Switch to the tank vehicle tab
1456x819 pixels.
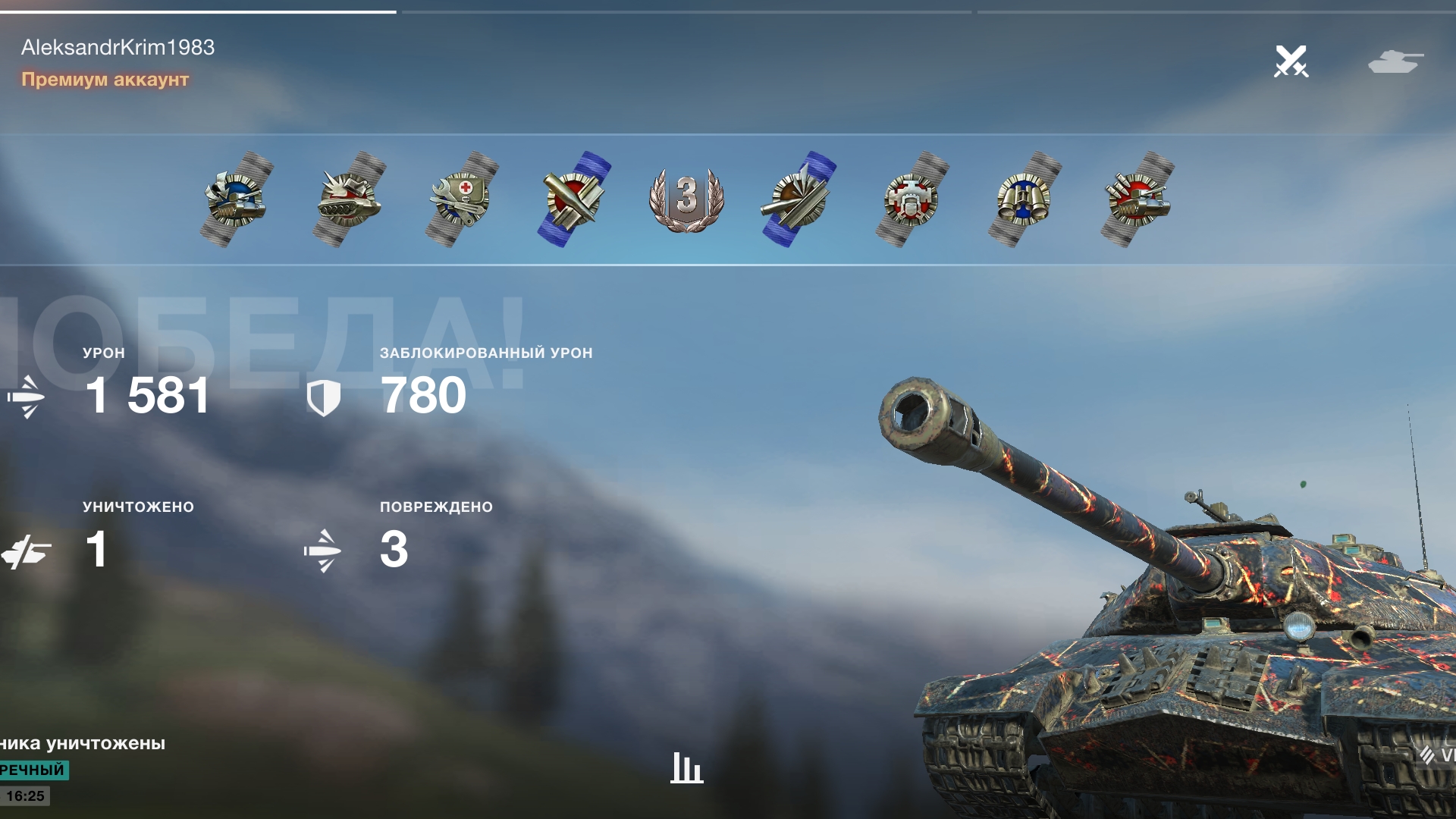[x=1395, y=61]
